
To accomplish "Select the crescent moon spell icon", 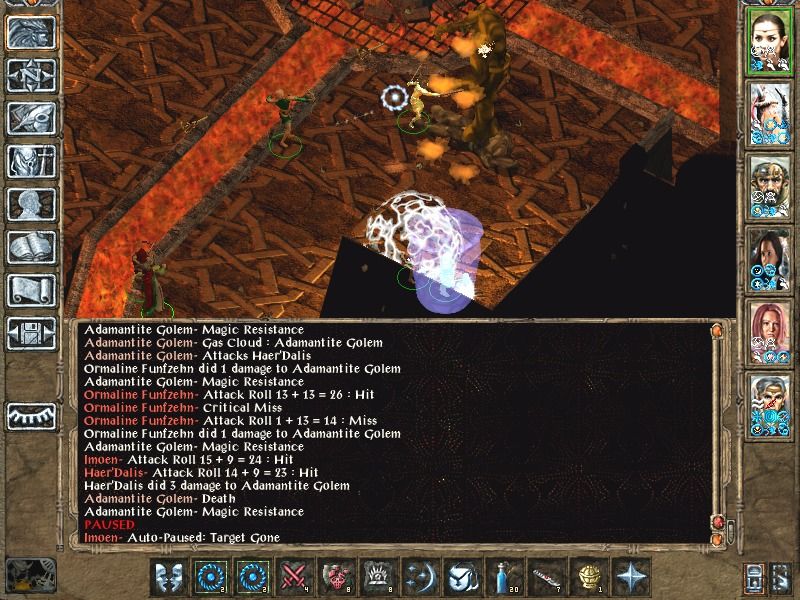I will [420, 578].
